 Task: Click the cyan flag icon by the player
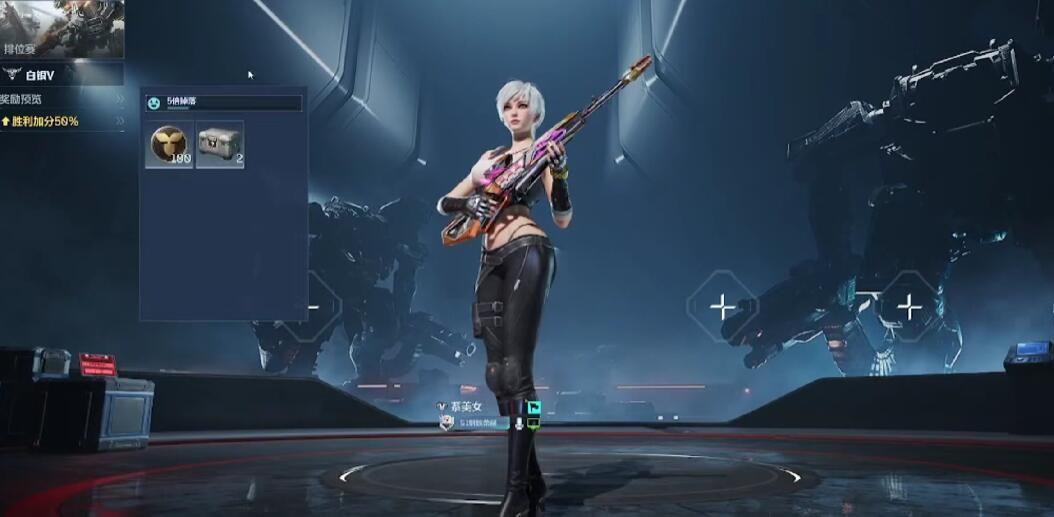click(534, 408)
